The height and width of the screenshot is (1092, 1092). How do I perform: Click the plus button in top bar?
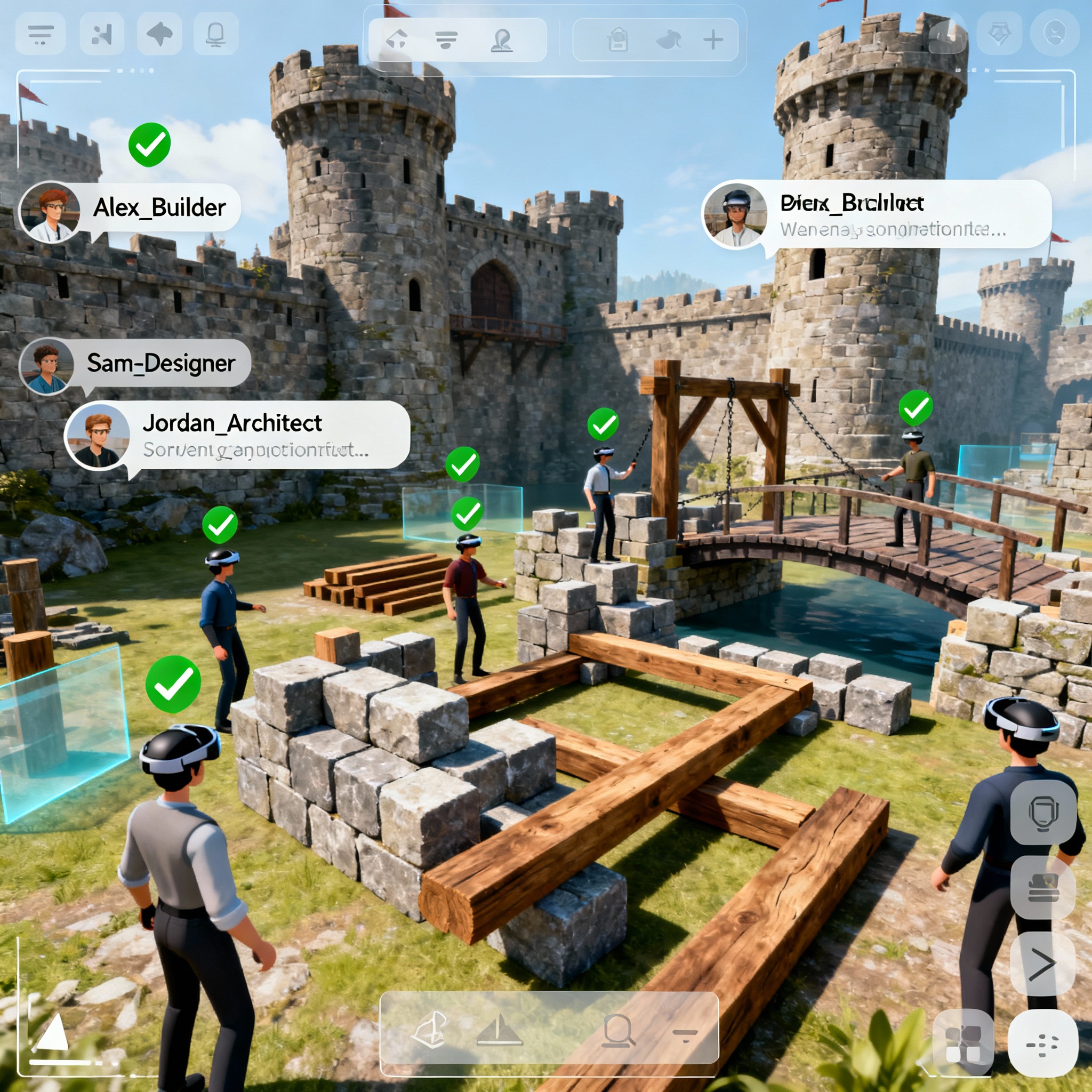click(713, 39)
